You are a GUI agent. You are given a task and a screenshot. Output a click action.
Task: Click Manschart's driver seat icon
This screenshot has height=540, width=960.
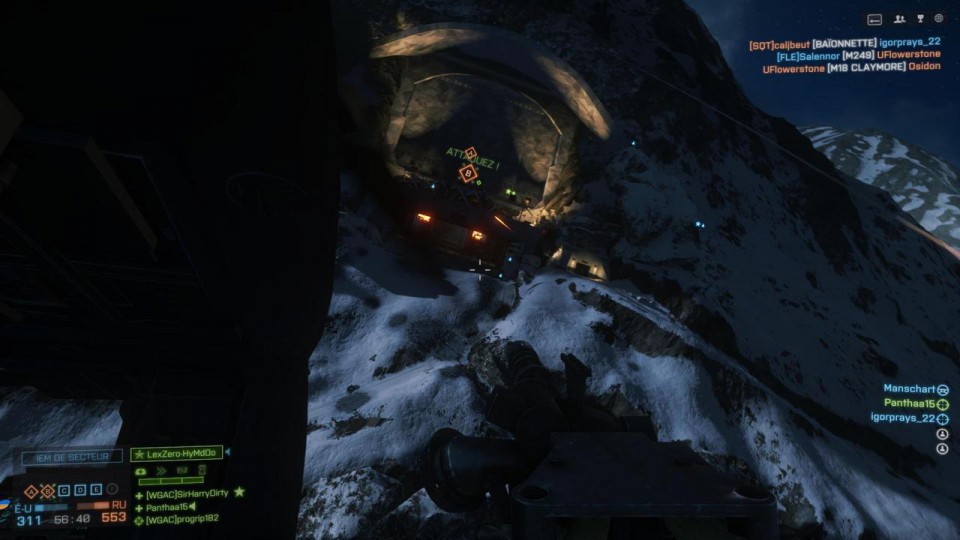(x=942, y=389)
